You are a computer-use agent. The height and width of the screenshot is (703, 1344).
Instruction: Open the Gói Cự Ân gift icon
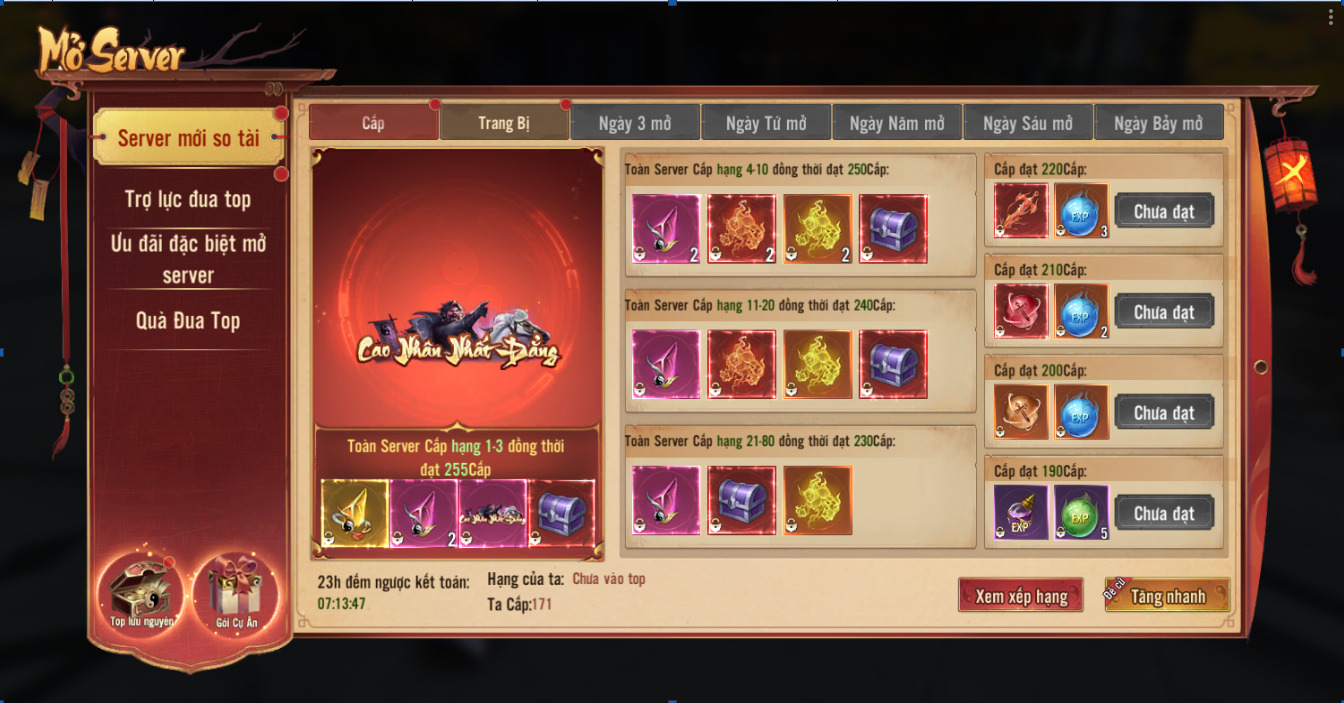point(237,594)
